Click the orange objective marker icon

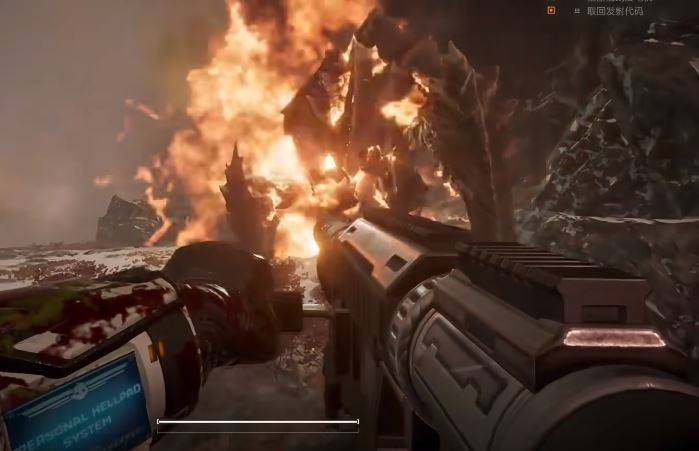(551, 10)
